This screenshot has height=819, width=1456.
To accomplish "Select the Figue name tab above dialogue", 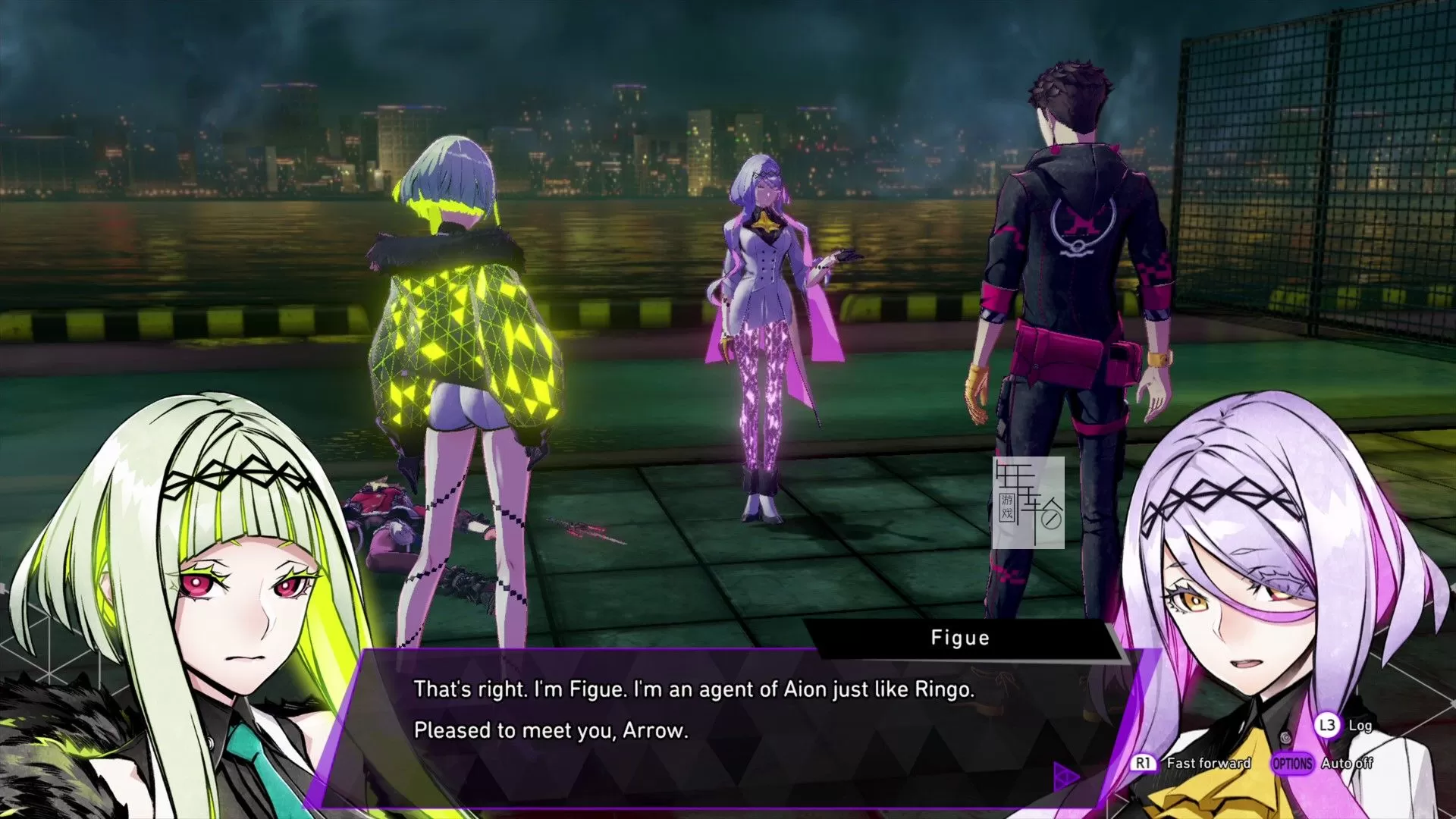I will point(960,638).
